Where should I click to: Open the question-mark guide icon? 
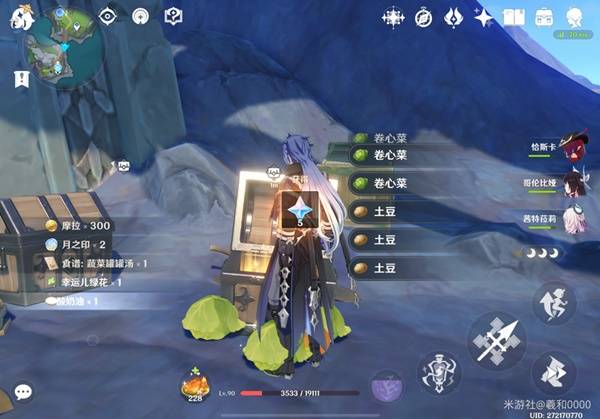173,16
